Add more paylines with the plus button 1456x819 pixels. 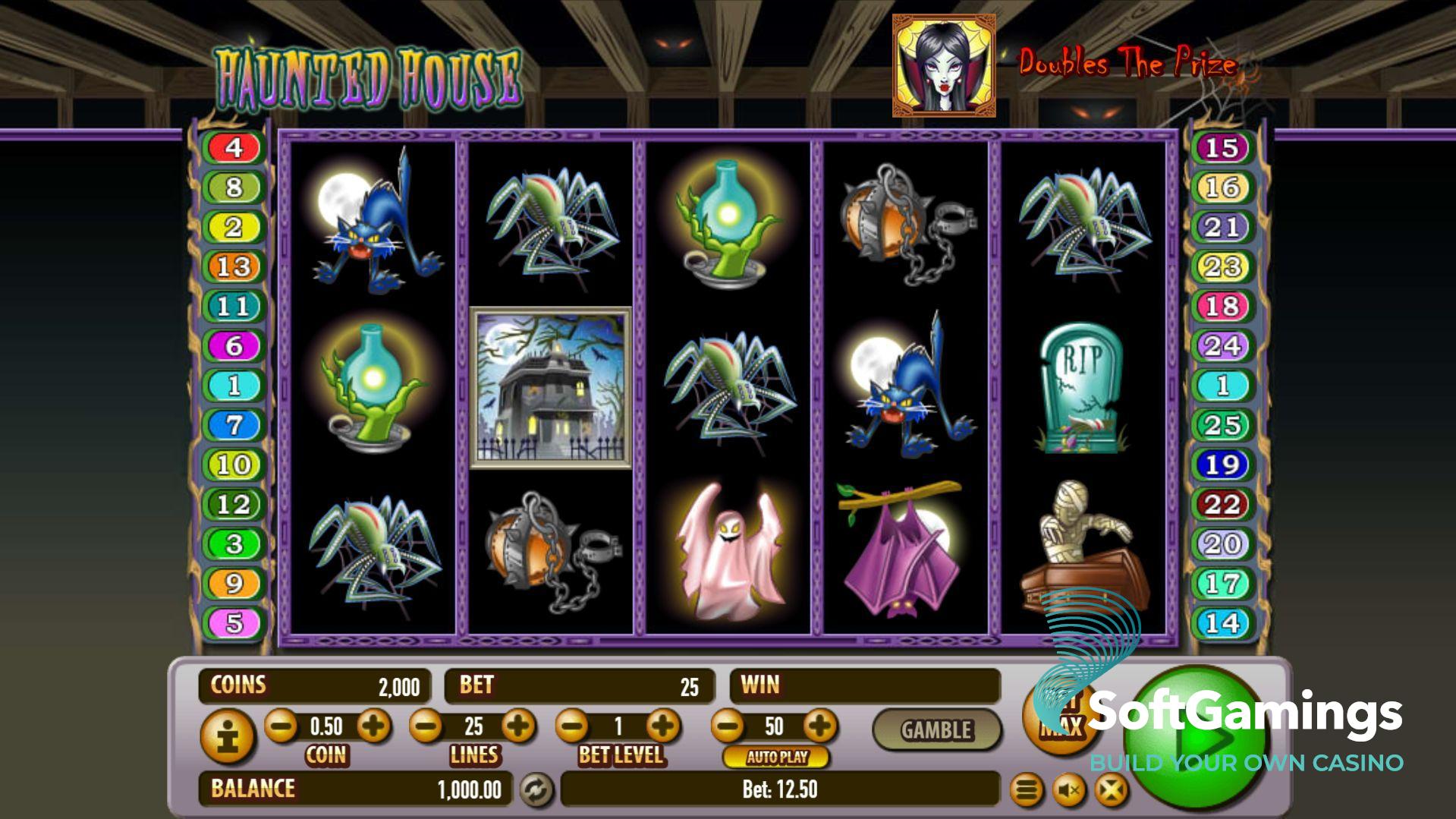point(518,726)
